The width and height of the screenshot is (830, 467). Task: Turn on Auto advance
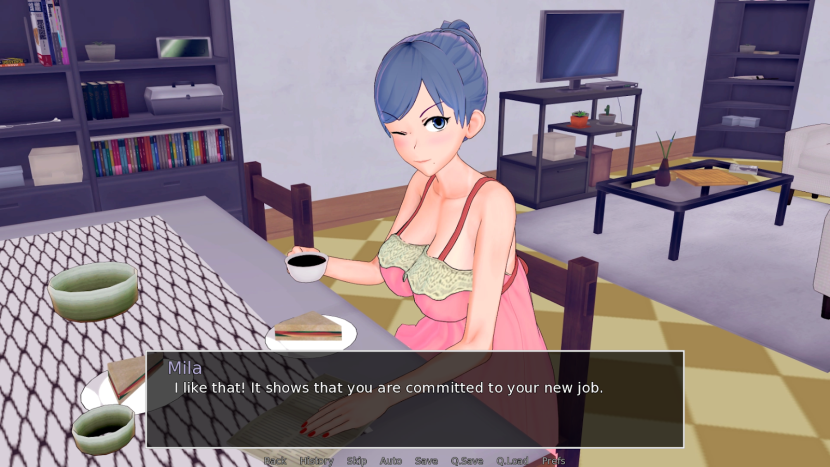coord(391,461)
